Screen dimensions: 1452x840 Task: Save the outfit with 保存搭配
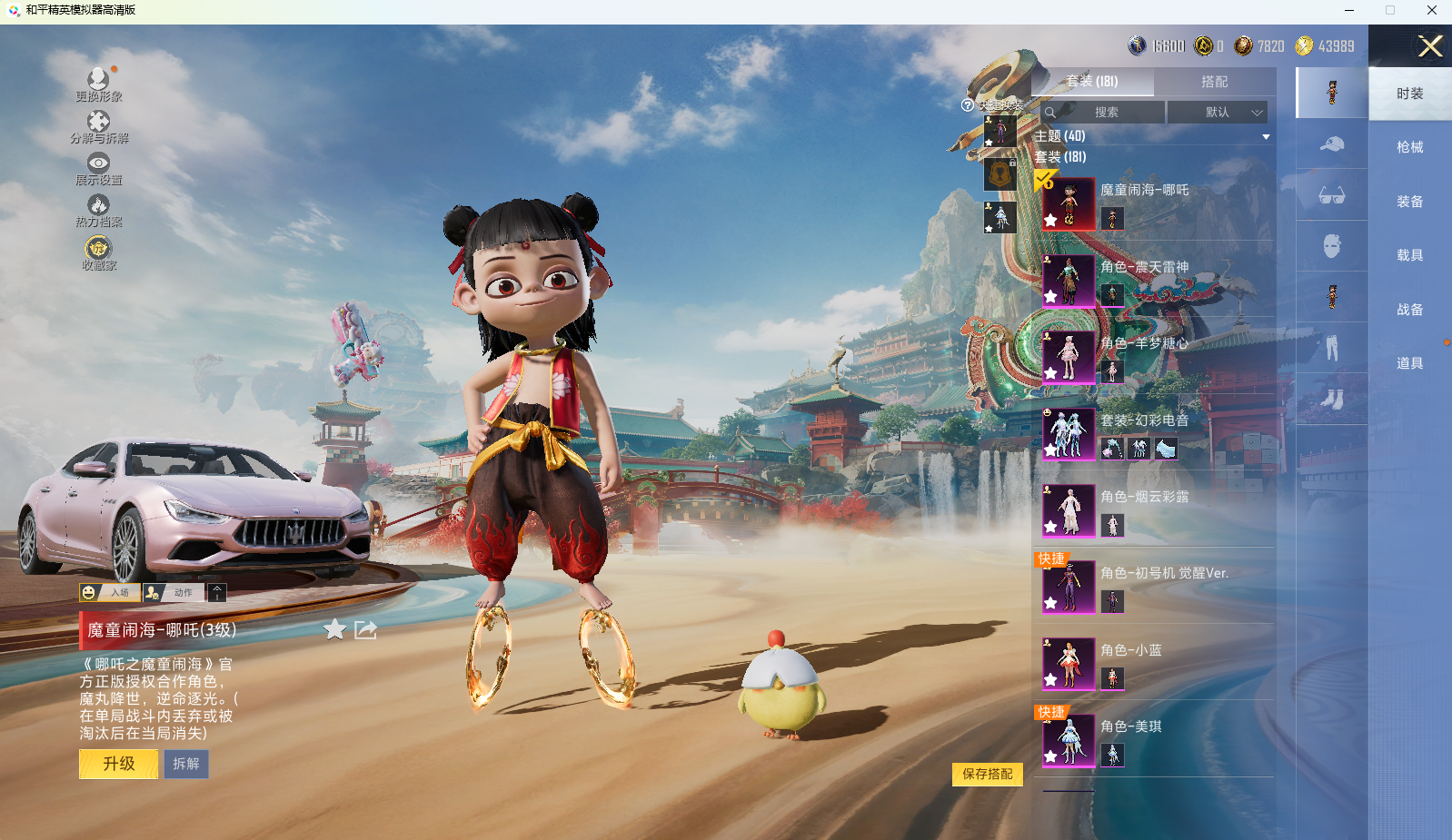988,774
